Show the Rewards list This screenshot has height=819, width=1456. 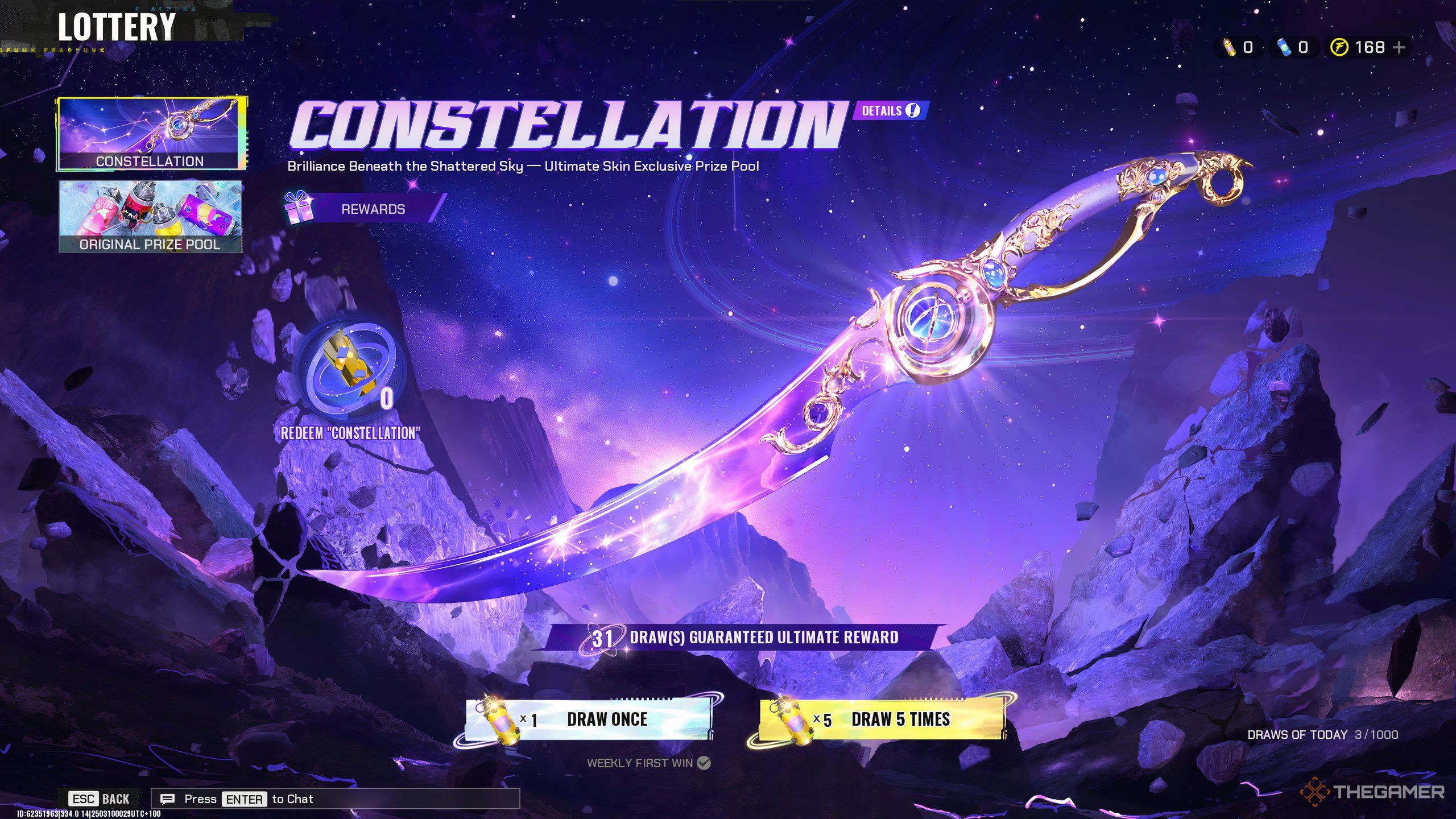click(365, 209)
